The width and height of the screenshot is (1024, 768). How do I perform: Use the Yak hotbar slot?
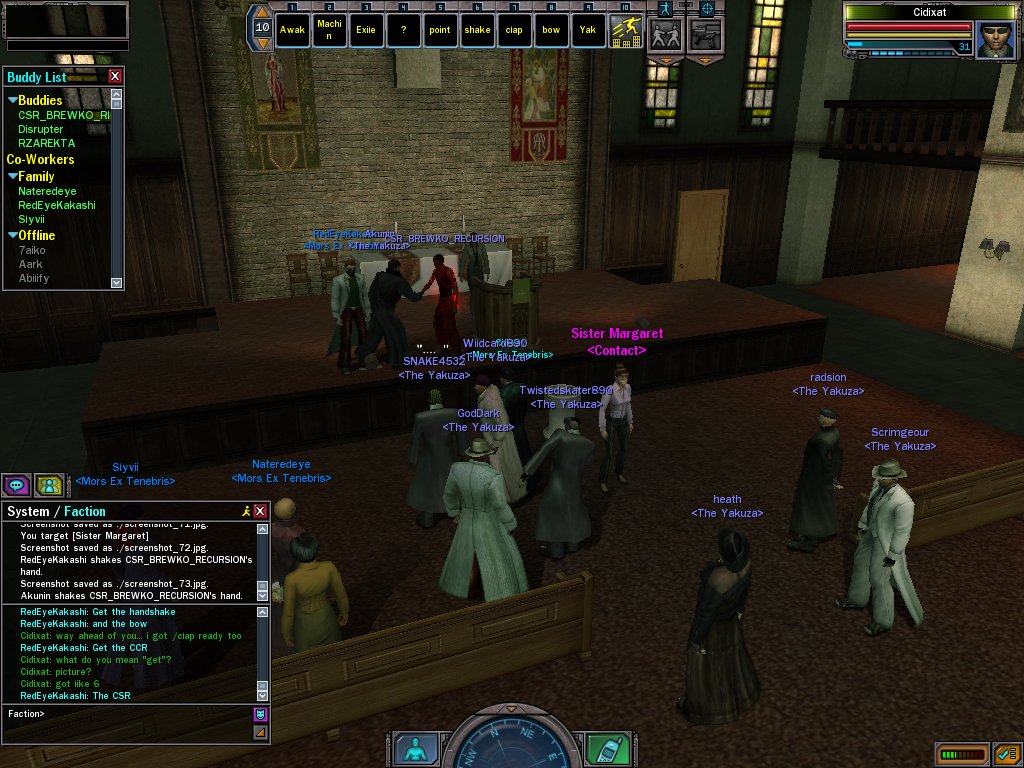coord(588,30)
